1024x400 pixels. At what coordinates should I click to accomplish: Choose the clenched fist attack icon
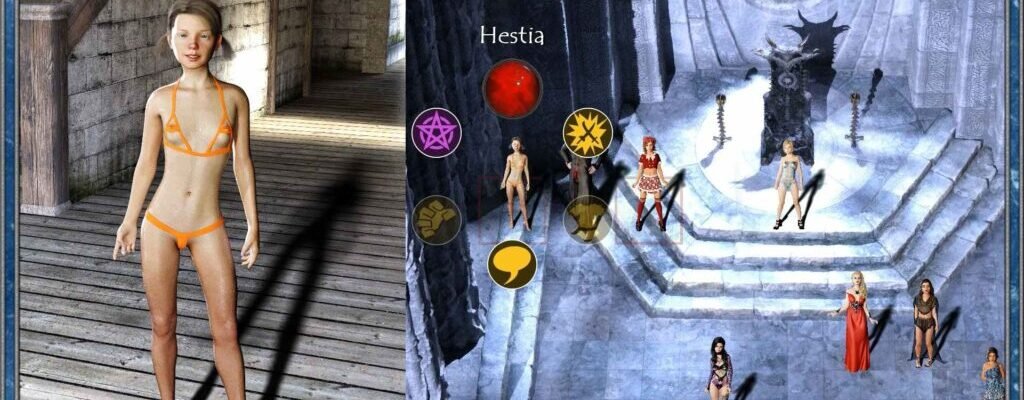pos(436,220)
